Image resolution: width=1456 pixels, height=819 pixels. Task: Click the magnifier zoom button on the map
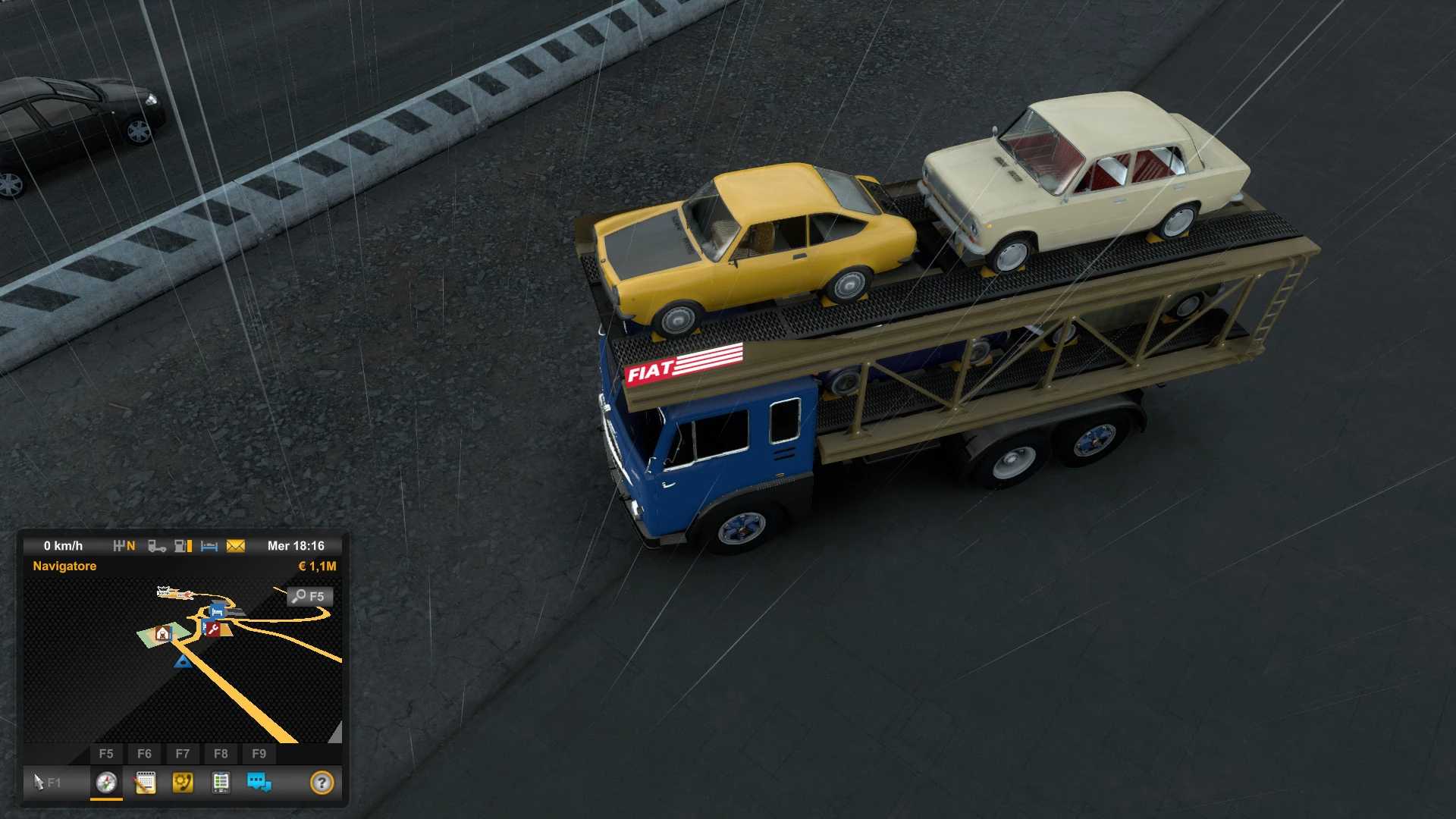point(309,596)
